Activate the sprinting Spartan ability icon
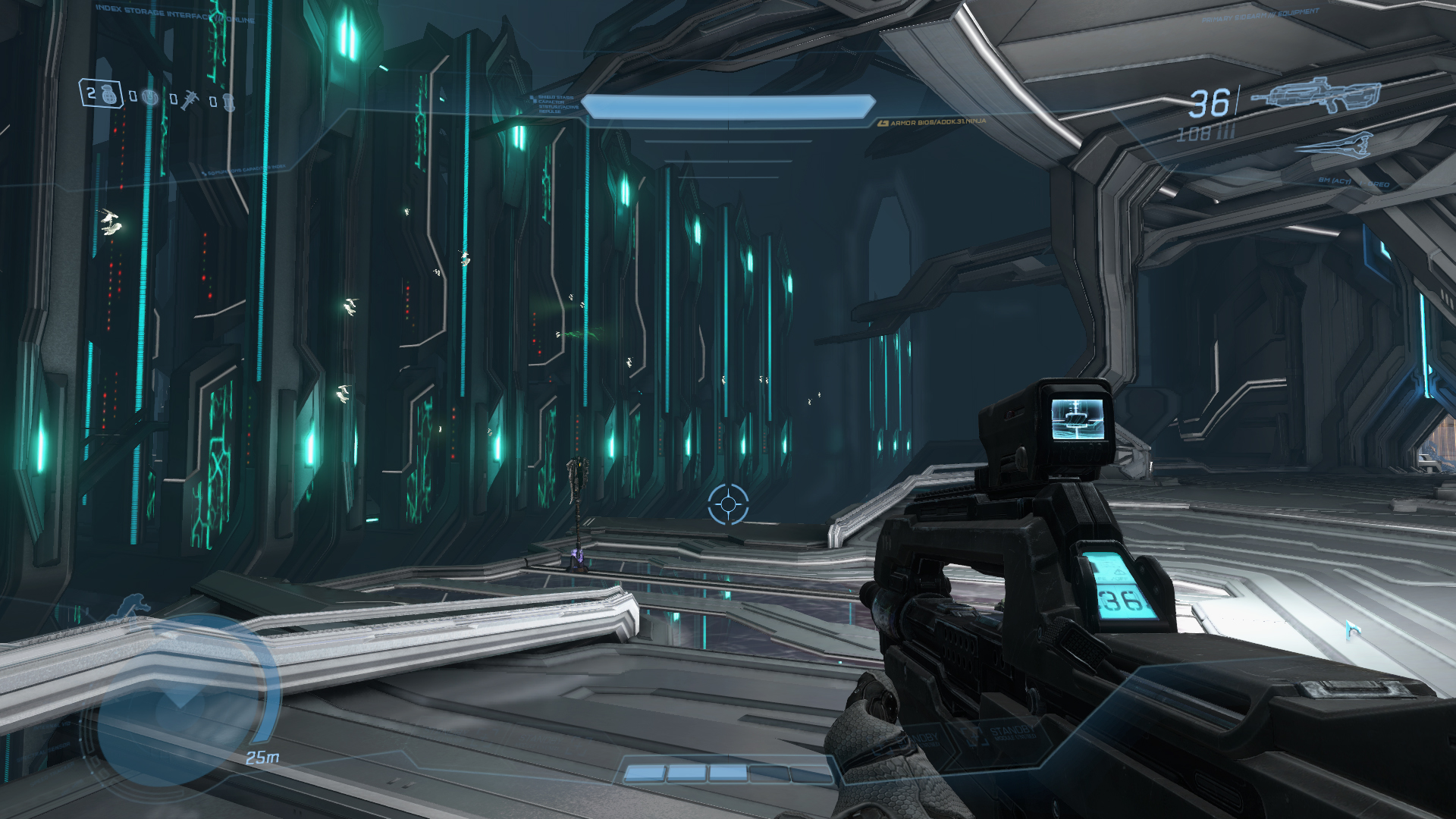The height and width of the screenshot is (819, 1456). [x=133, y=606]
